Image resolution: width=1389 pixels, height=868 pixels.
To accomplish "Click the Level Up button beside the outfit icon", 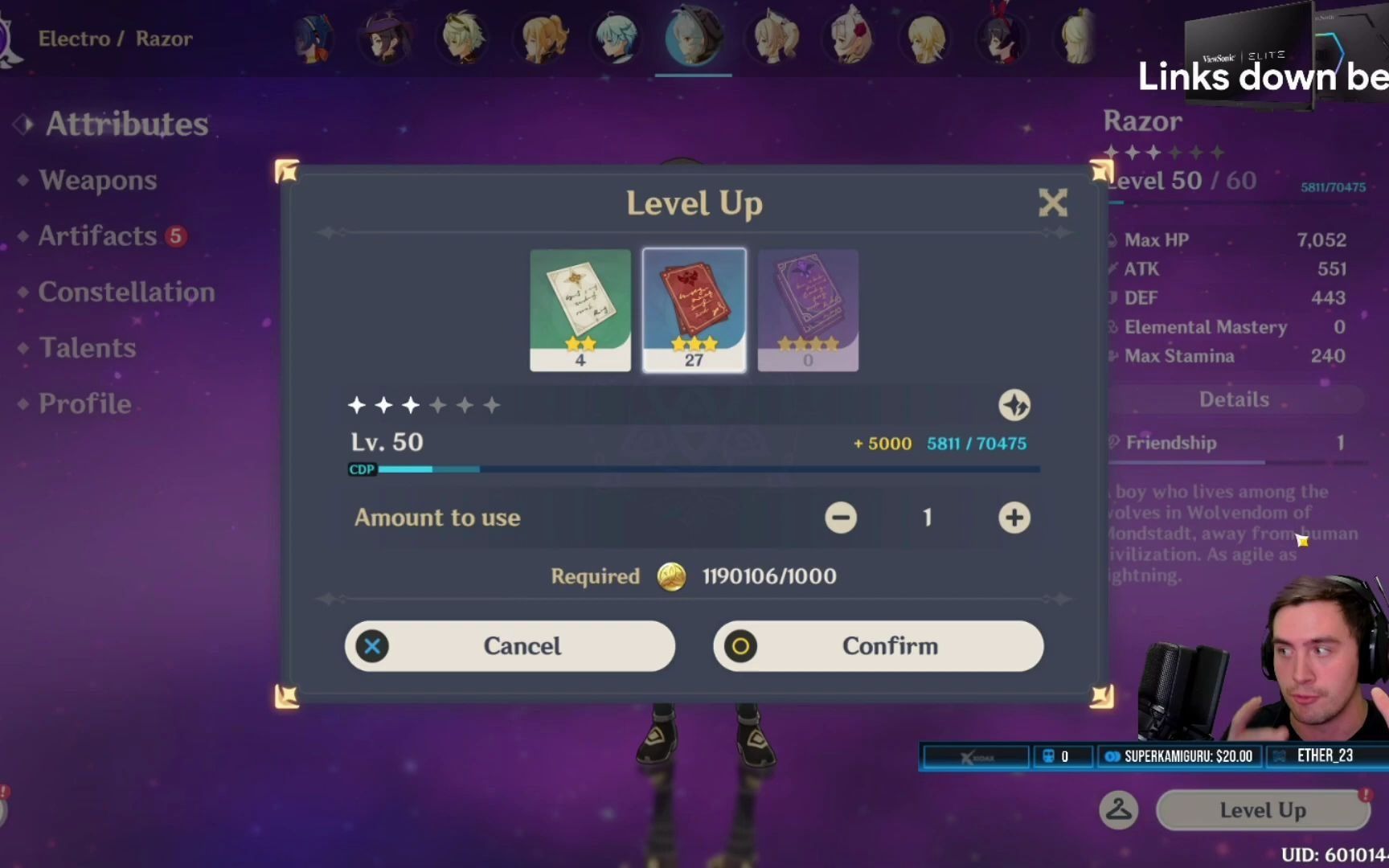I will pyautogui.click(x=1262, y=810).
